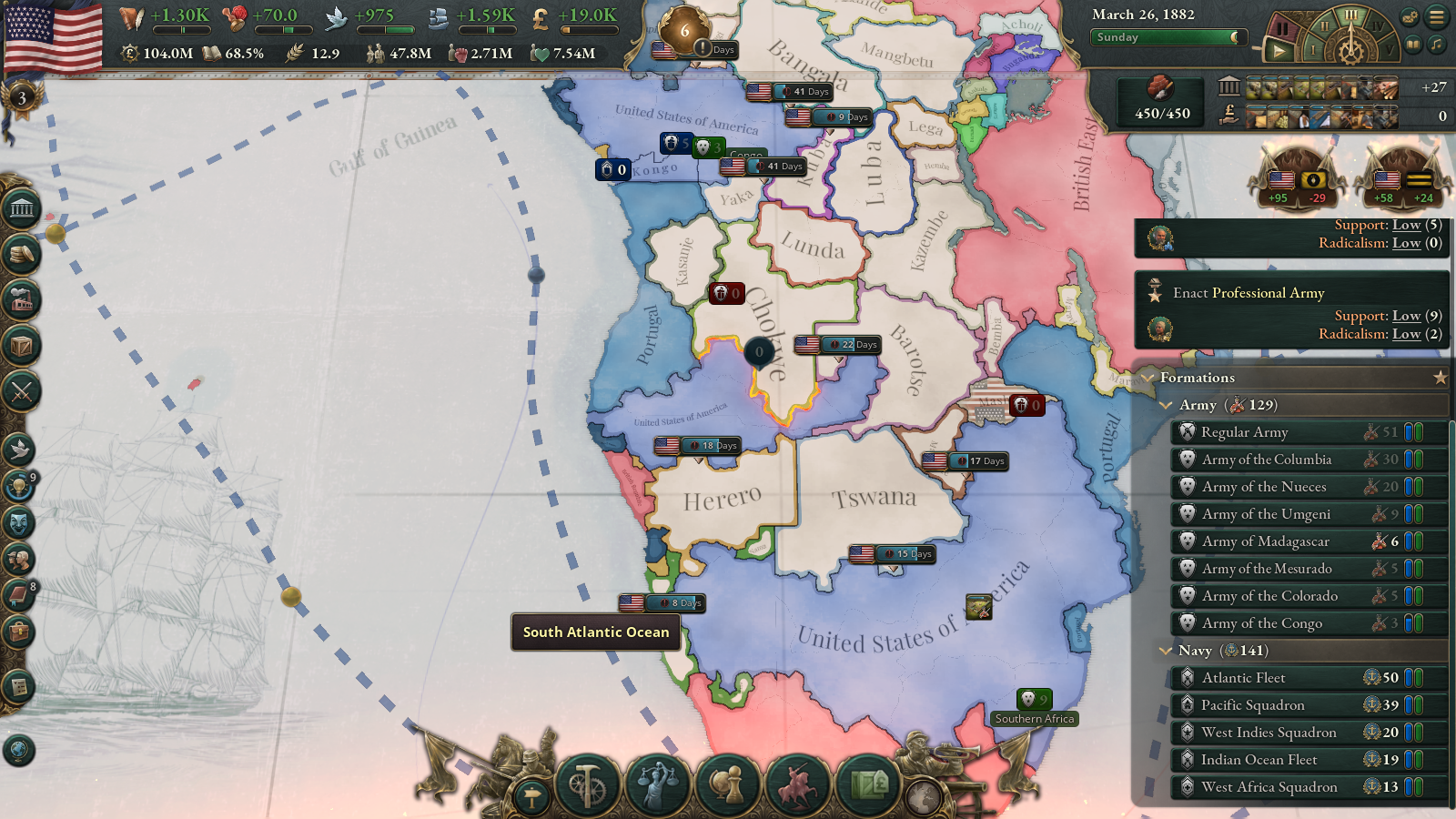Open the main menu via hamburger icon
The image size is (1456, 819).
[x=1436, y=16]
